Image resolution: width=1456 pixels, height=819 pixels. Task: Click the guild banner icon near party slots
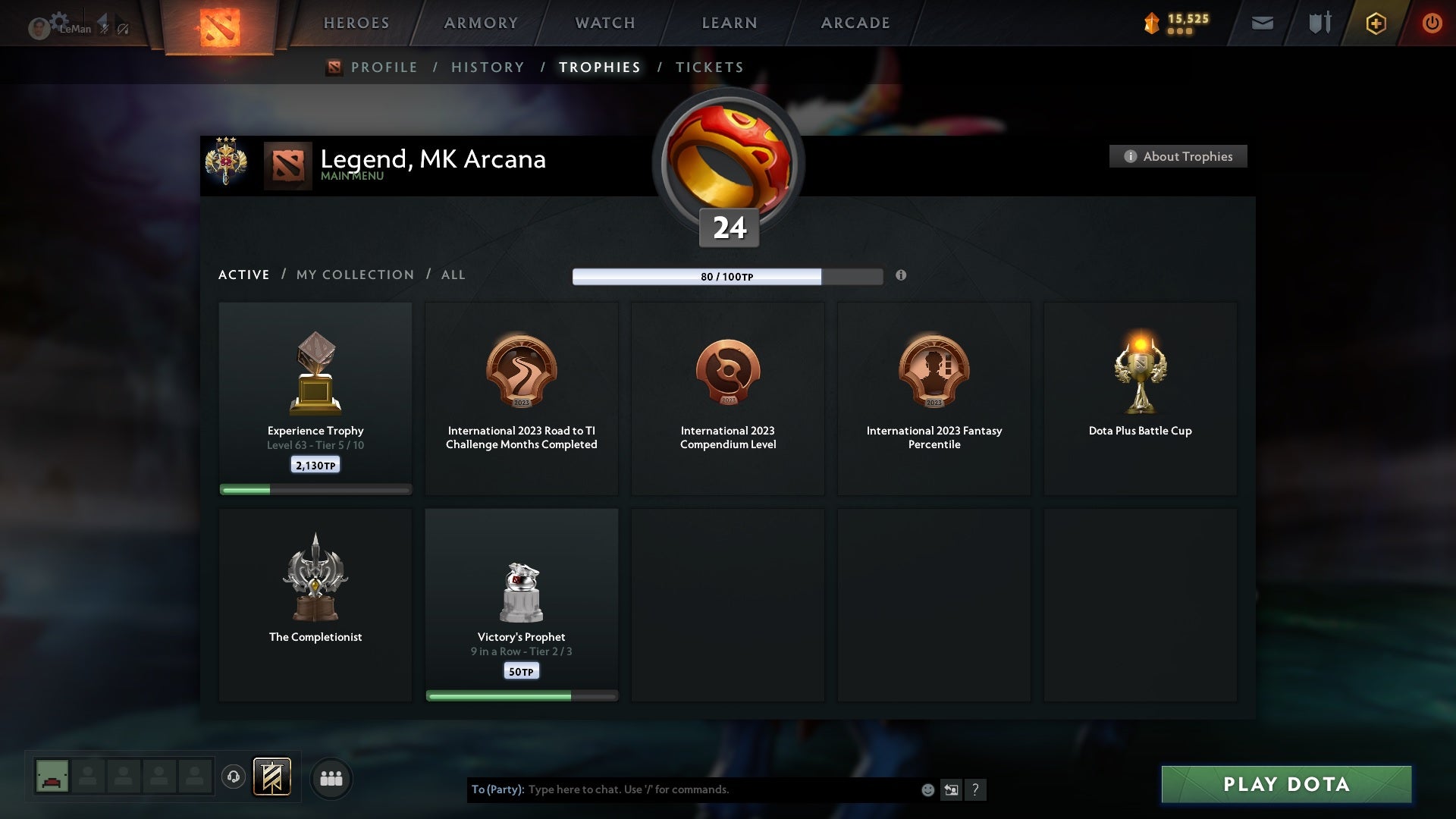tap(273, 778)
